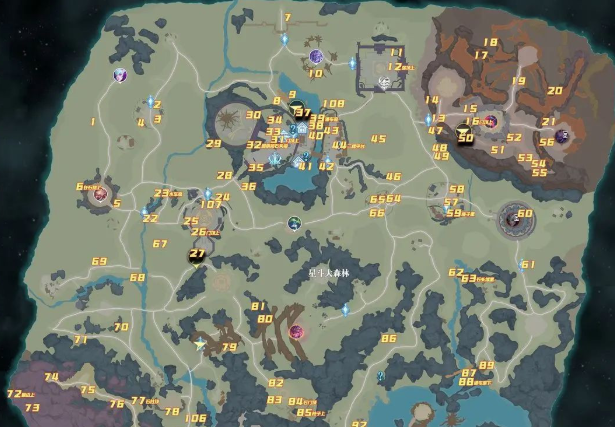Viewport: 615px width, 427px height.
Task: Click the white-haired portrait icon
Action: (121, 75)
